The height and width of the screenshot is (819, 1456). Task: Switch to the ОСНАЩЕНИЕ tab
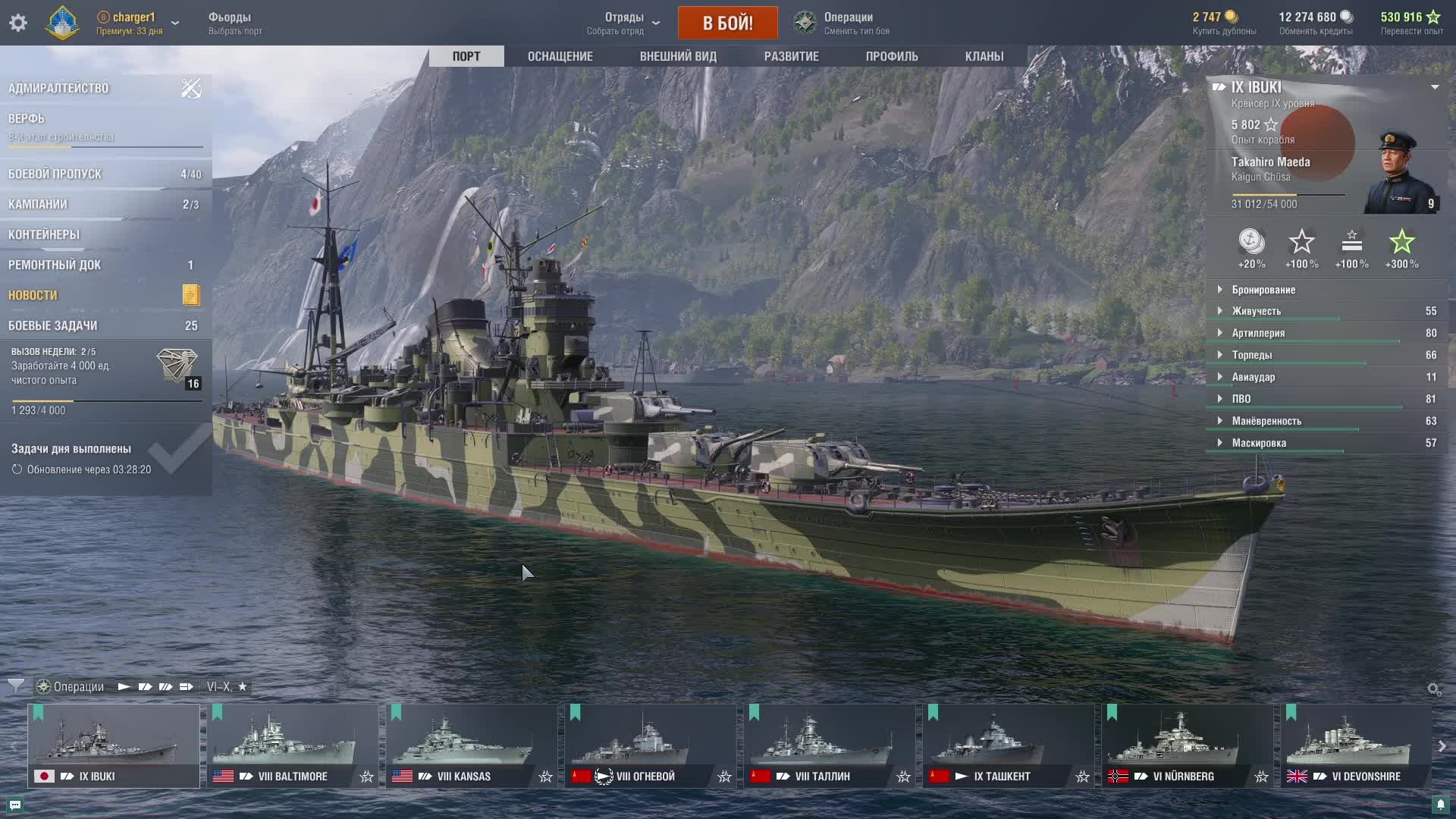(560, 56)
